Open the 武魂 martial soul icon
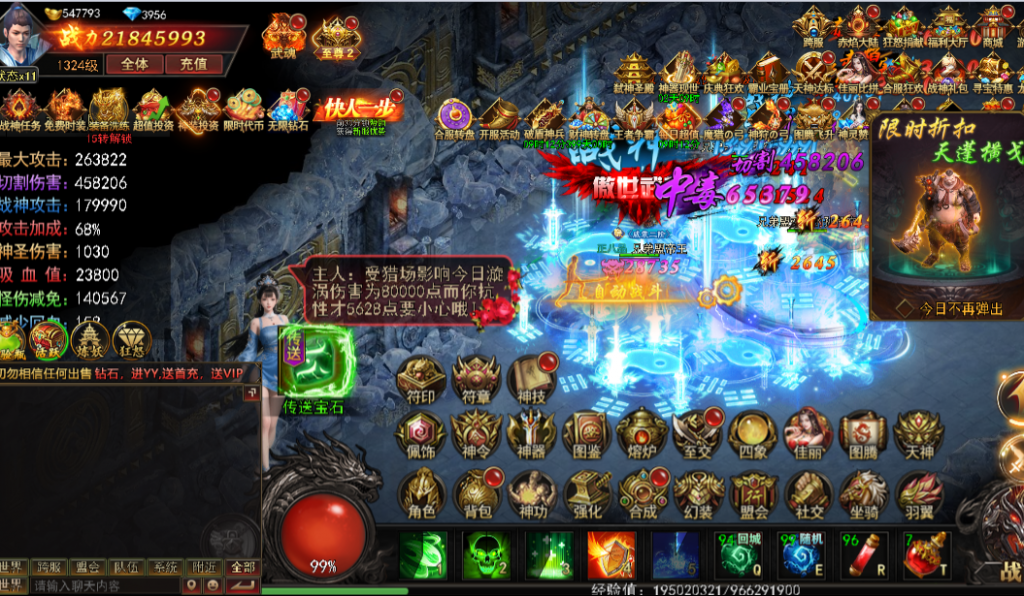The image size is (1024, 596). point(283,35)
